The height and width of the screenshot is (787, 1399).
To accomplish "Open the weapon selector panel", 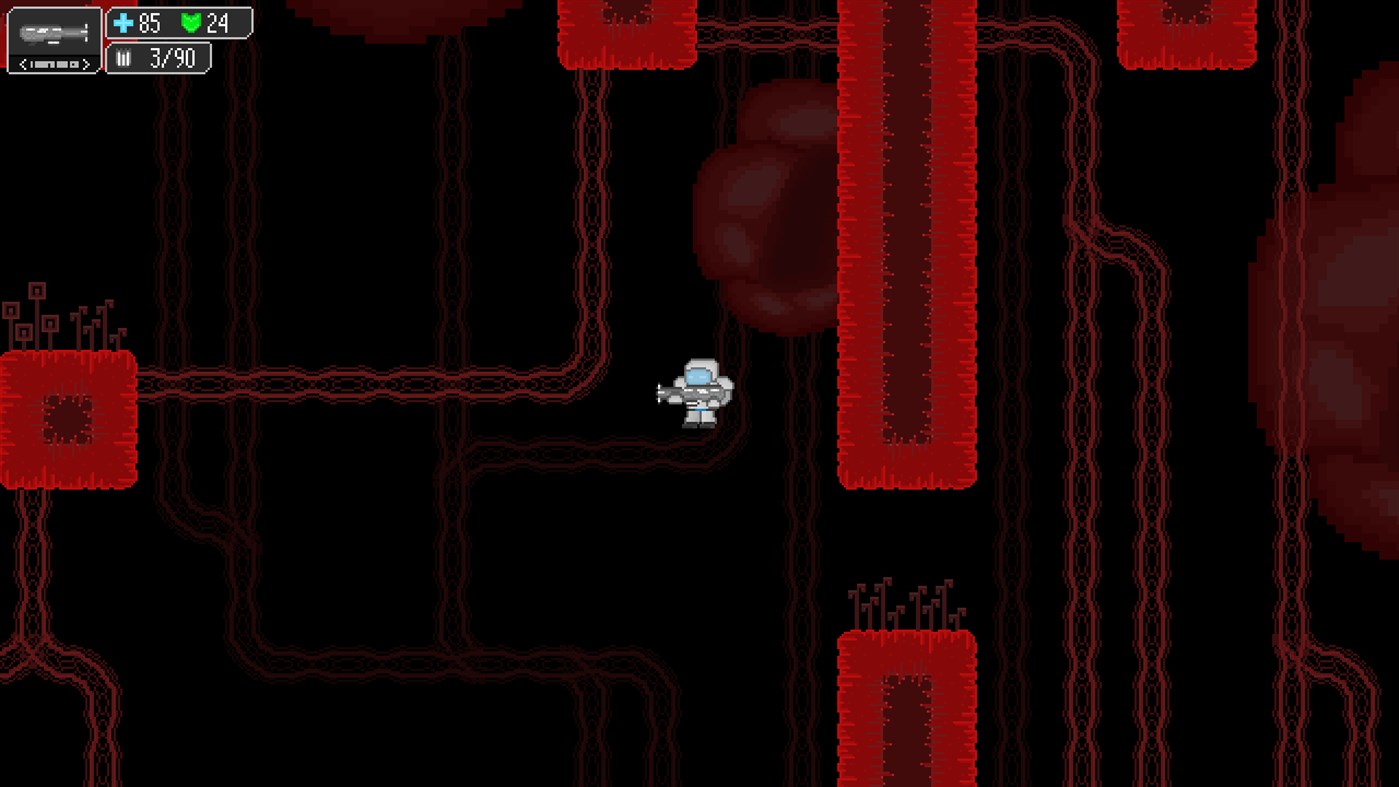I will click(53, 40).
